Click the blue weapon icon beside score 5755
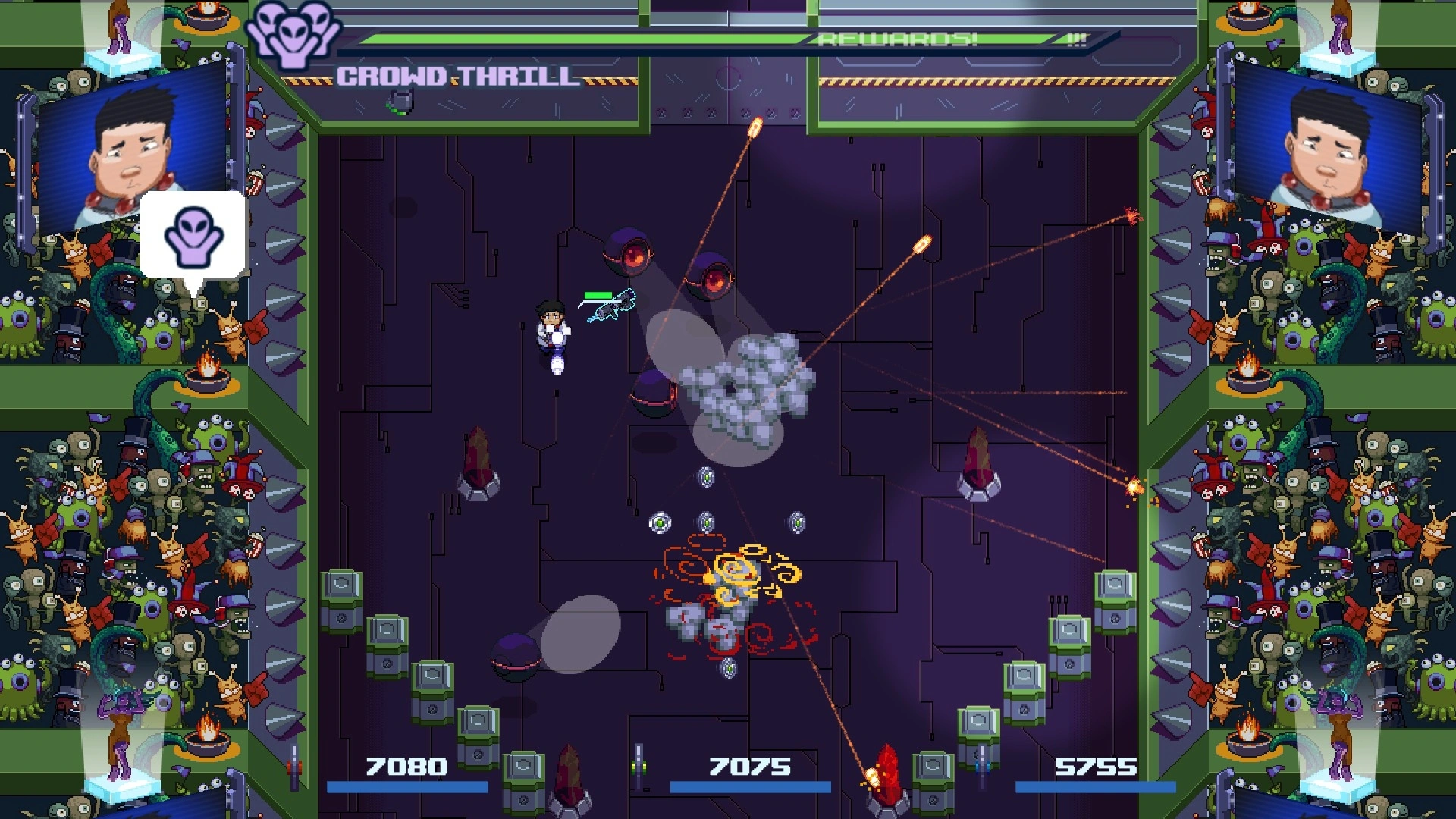The height and width of the screenshot is (819, 1456). click(983, 766)
